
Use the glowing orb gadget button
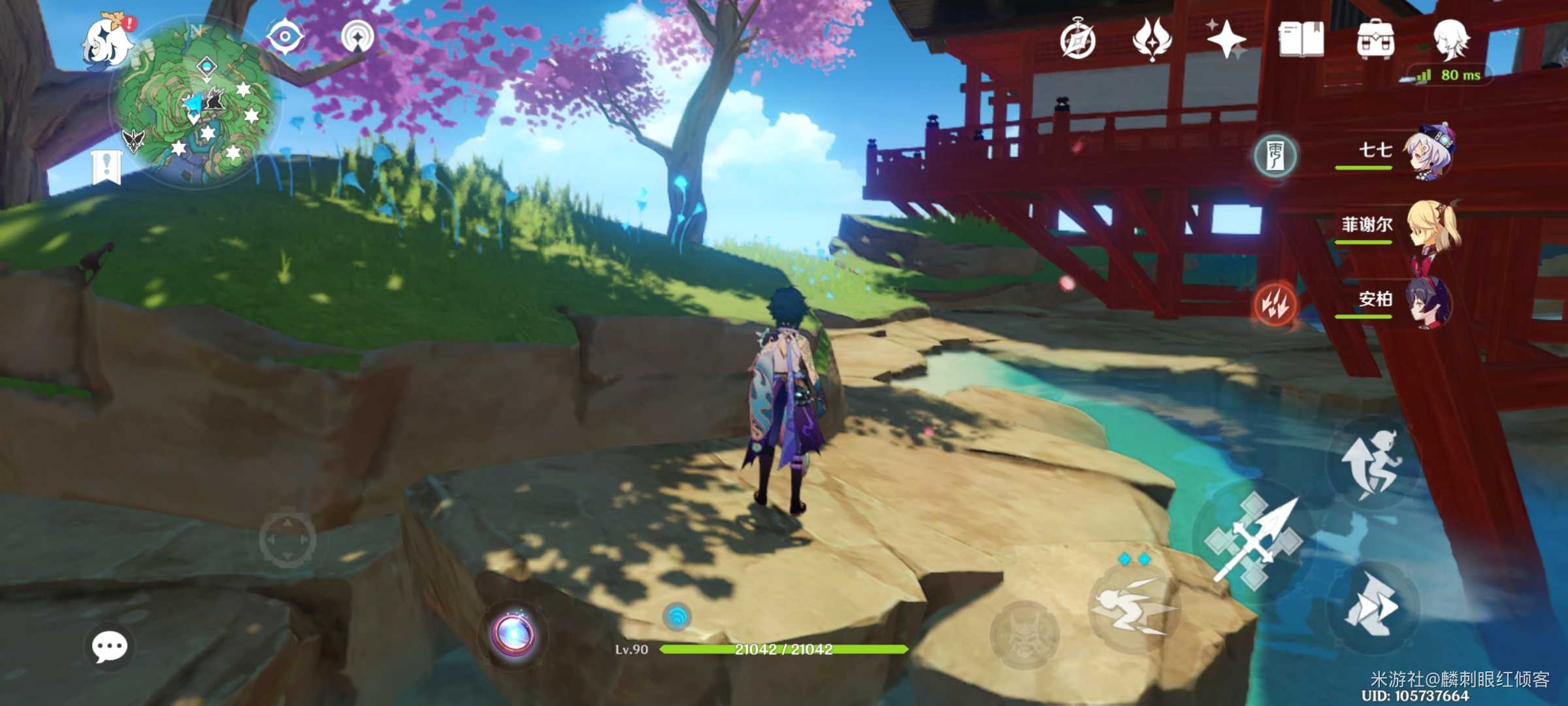pyautogui.click(x=515, y=634)
